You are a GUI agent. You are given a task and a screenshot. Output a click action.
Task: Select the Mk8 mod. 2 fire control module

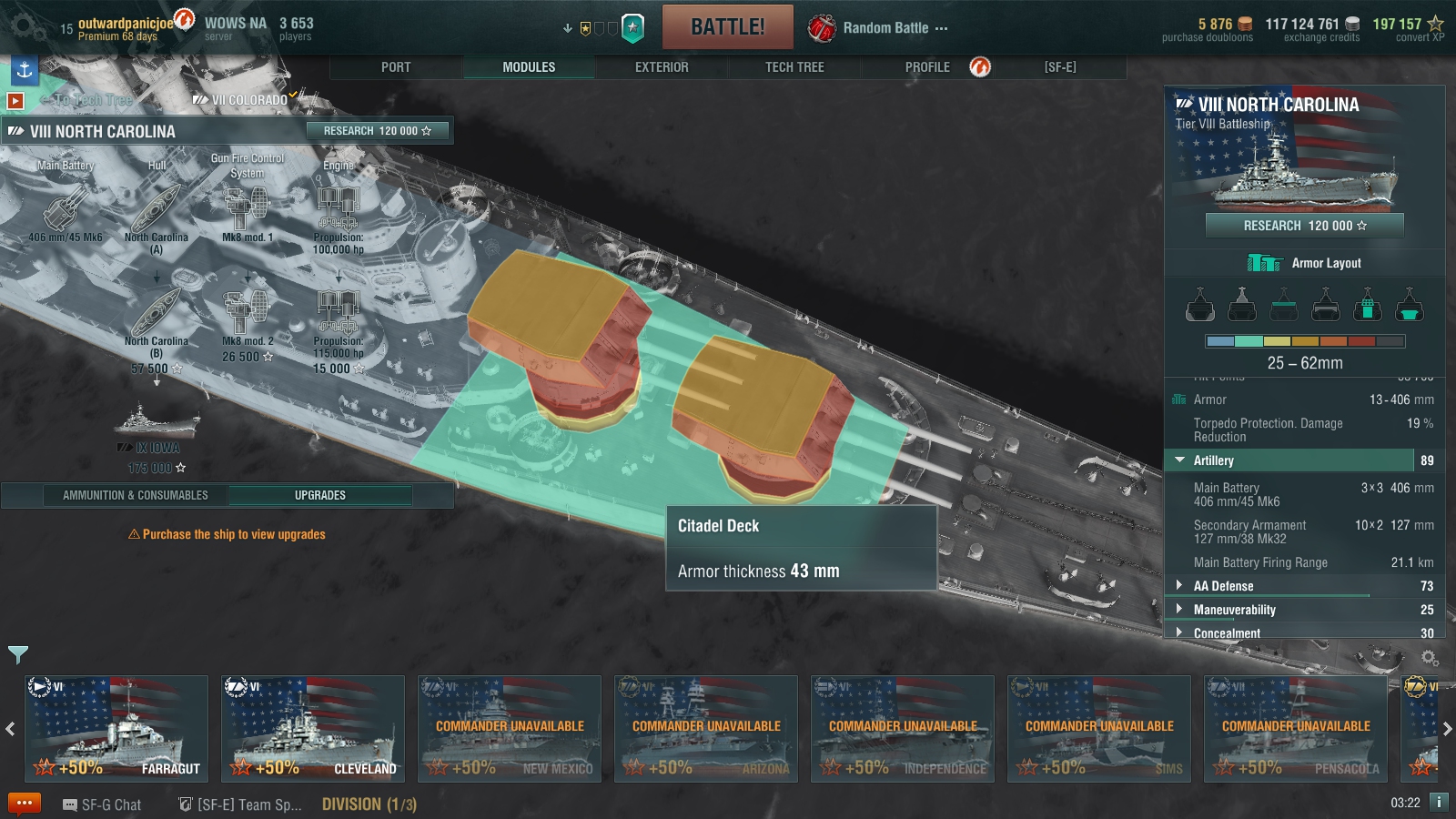[247, 314]
